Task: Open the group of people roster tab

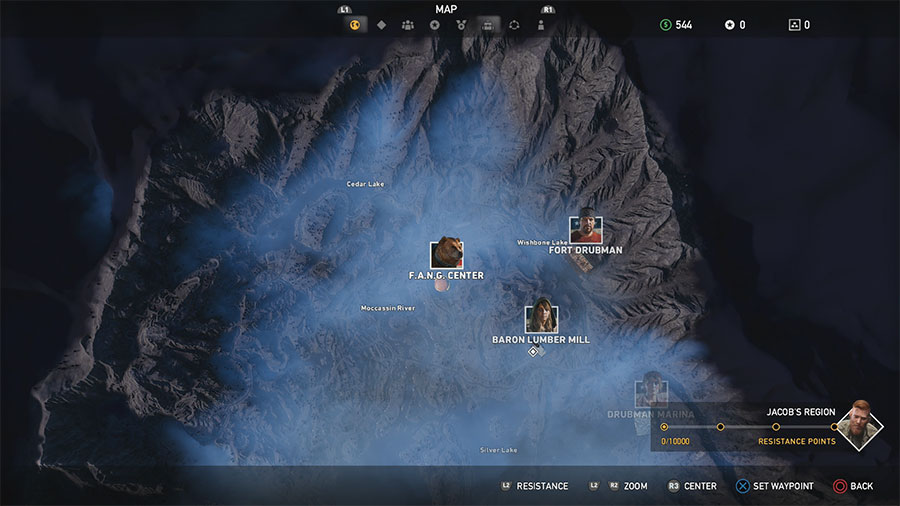Action: pyautogui.click(x=408, y=25)
